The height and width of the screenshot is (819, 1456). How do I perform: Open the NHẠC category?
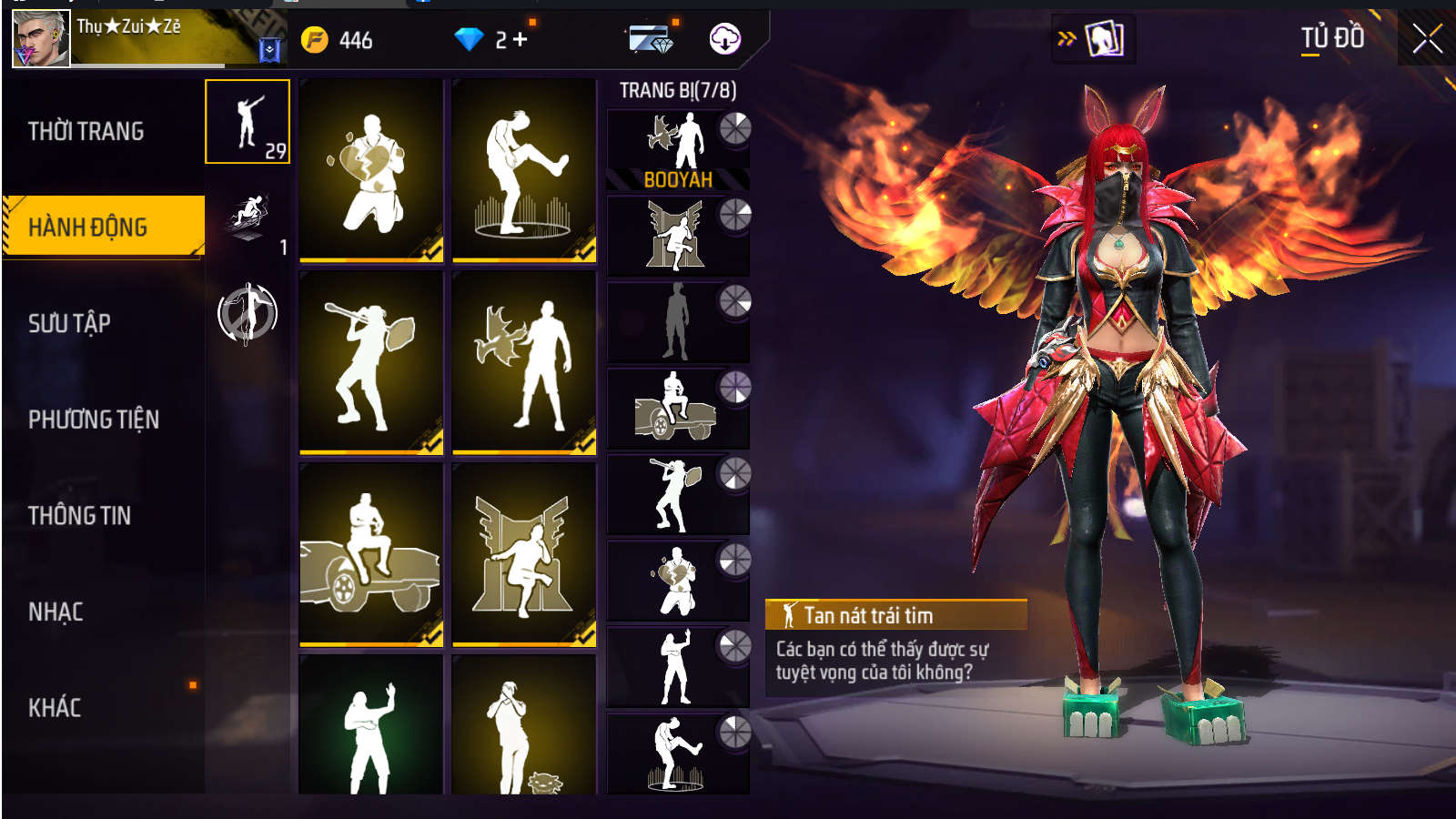[x=56, y=612]
